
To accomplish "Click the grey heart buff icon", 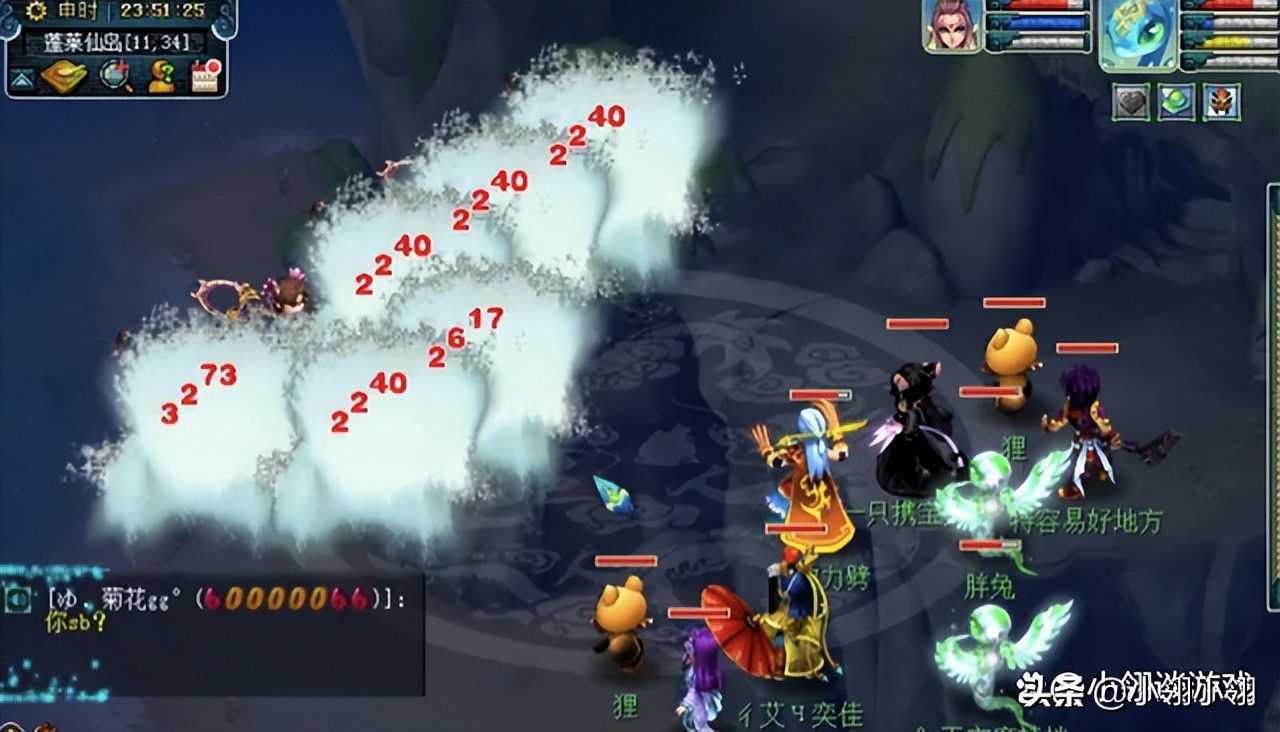I will point(1131,102).
